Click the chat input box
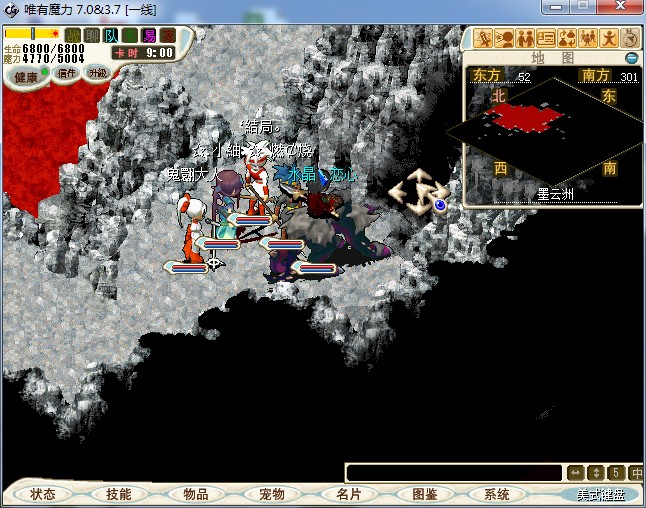Viewport: 646px width, 508px height. pyautogui.click(x=455, y=472)
